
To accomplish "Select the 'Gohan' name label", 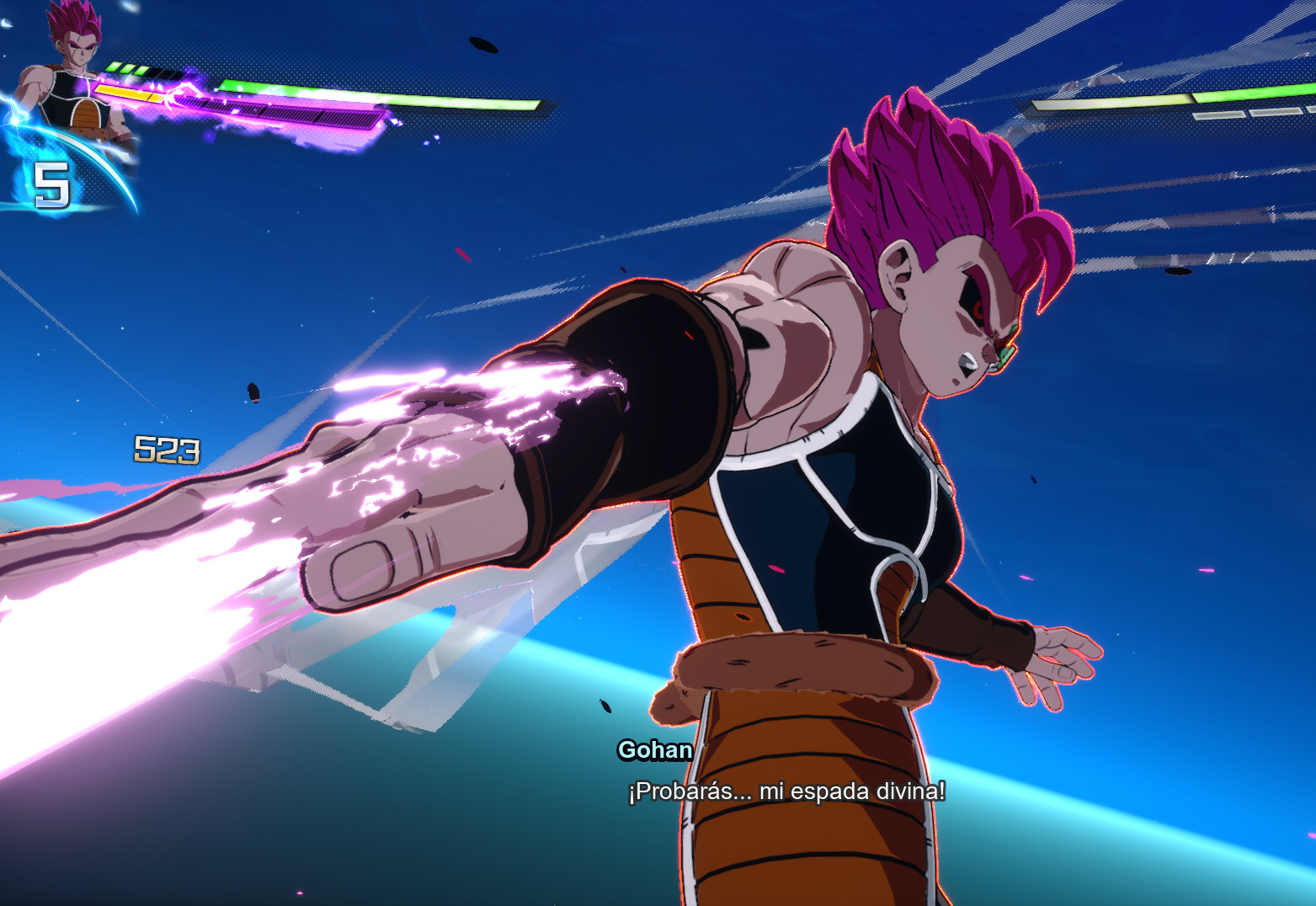I will point(653,751).
